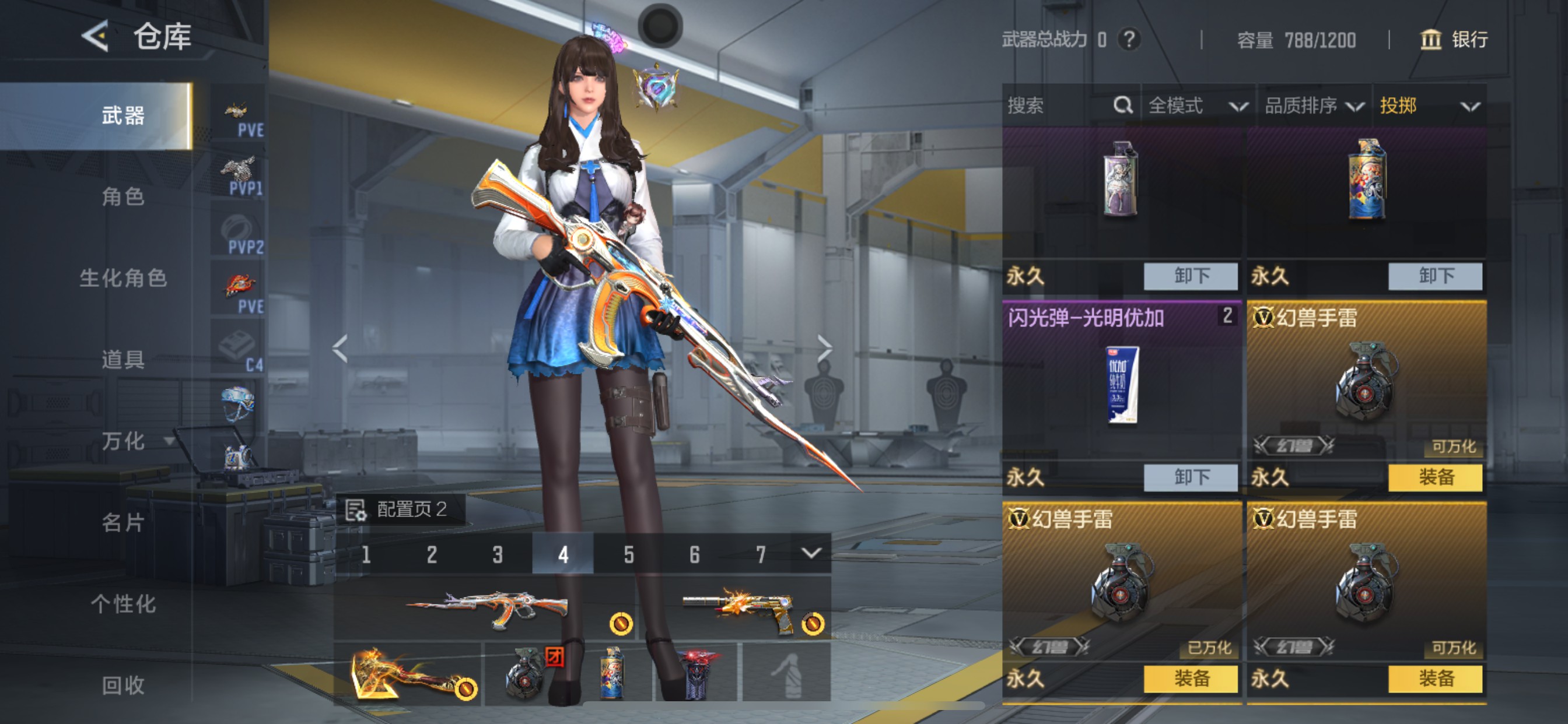Rotate to next character with right arrow
This screenshot has width=1568, height=724.
(x=824, y=349)
